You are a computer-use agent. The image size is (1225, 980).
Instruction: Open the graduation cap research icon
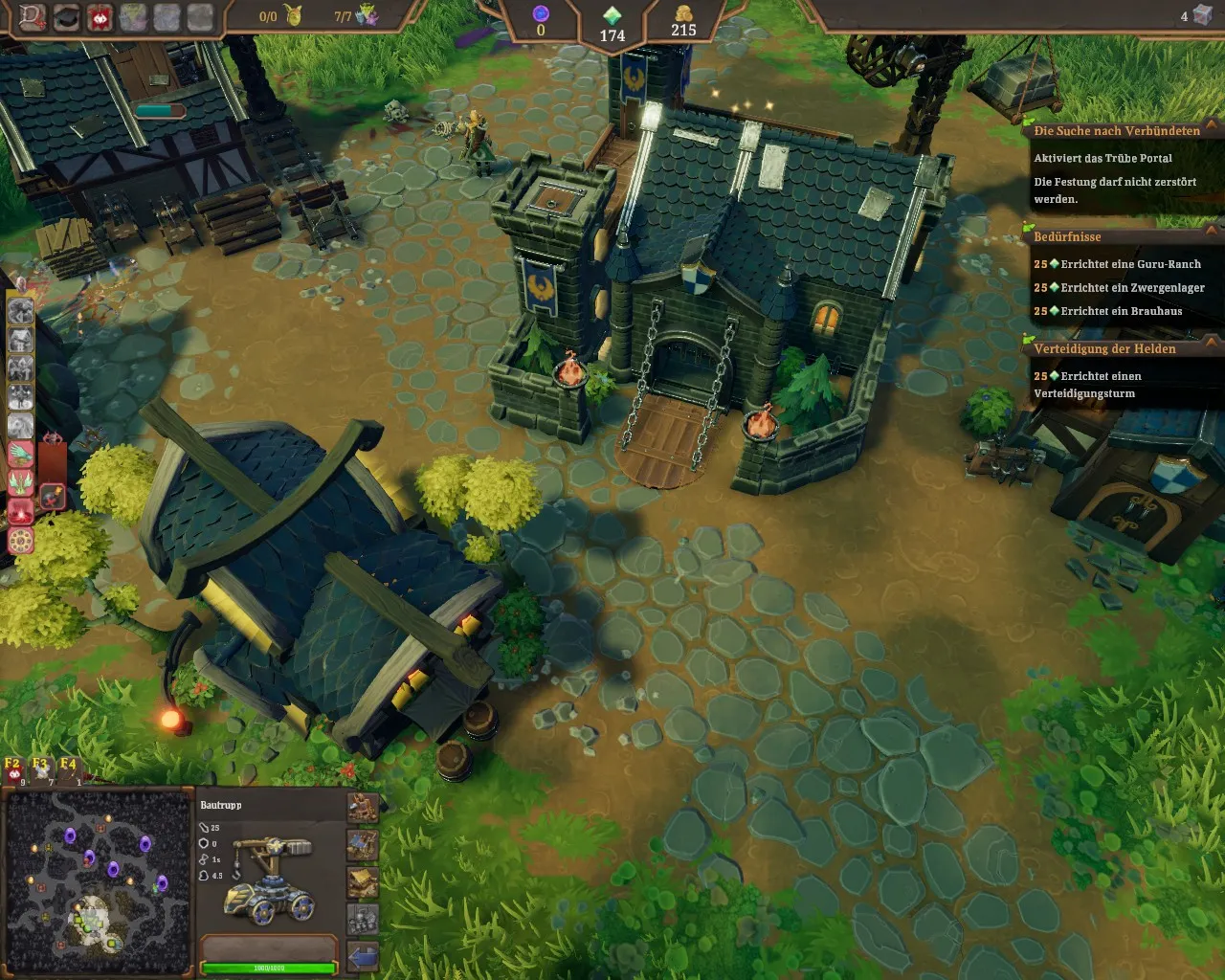66,17
